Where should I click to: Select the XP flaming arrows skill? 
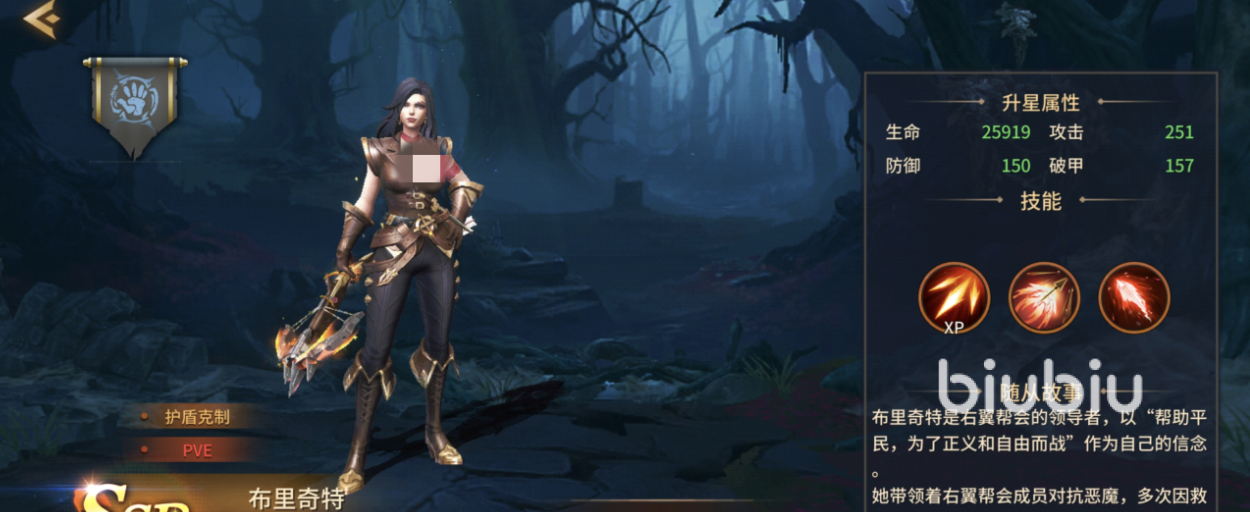(x=954, y=297)
